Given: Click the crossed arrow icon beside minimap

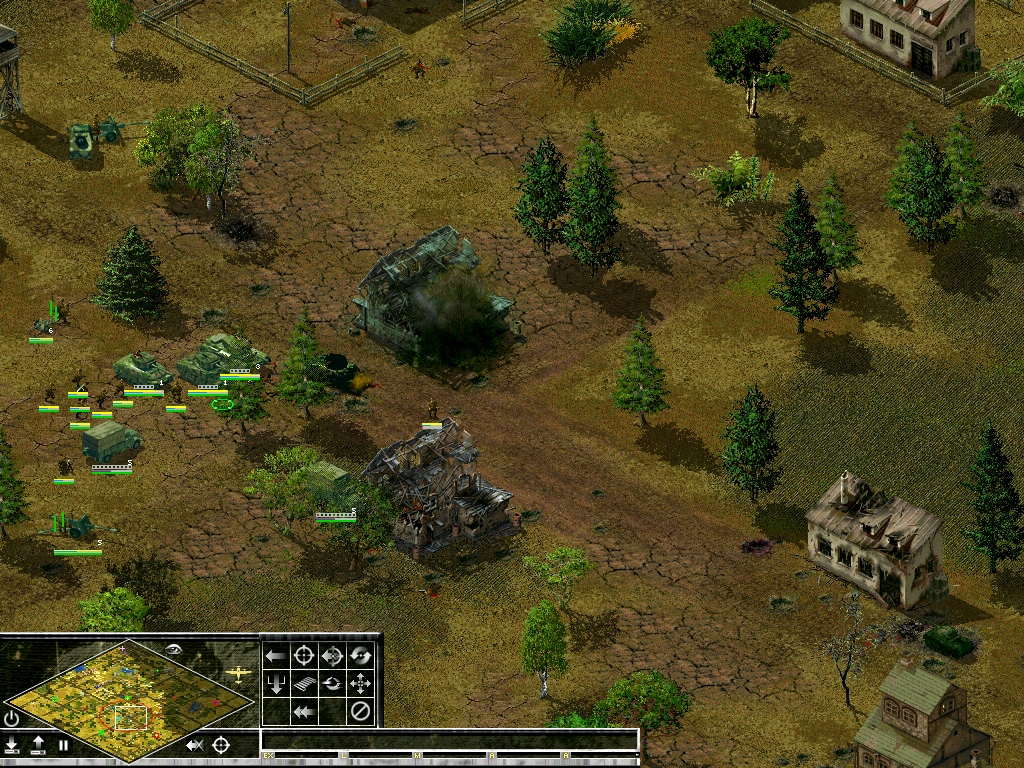Looking at the screenshot, I should click(195, 745).
